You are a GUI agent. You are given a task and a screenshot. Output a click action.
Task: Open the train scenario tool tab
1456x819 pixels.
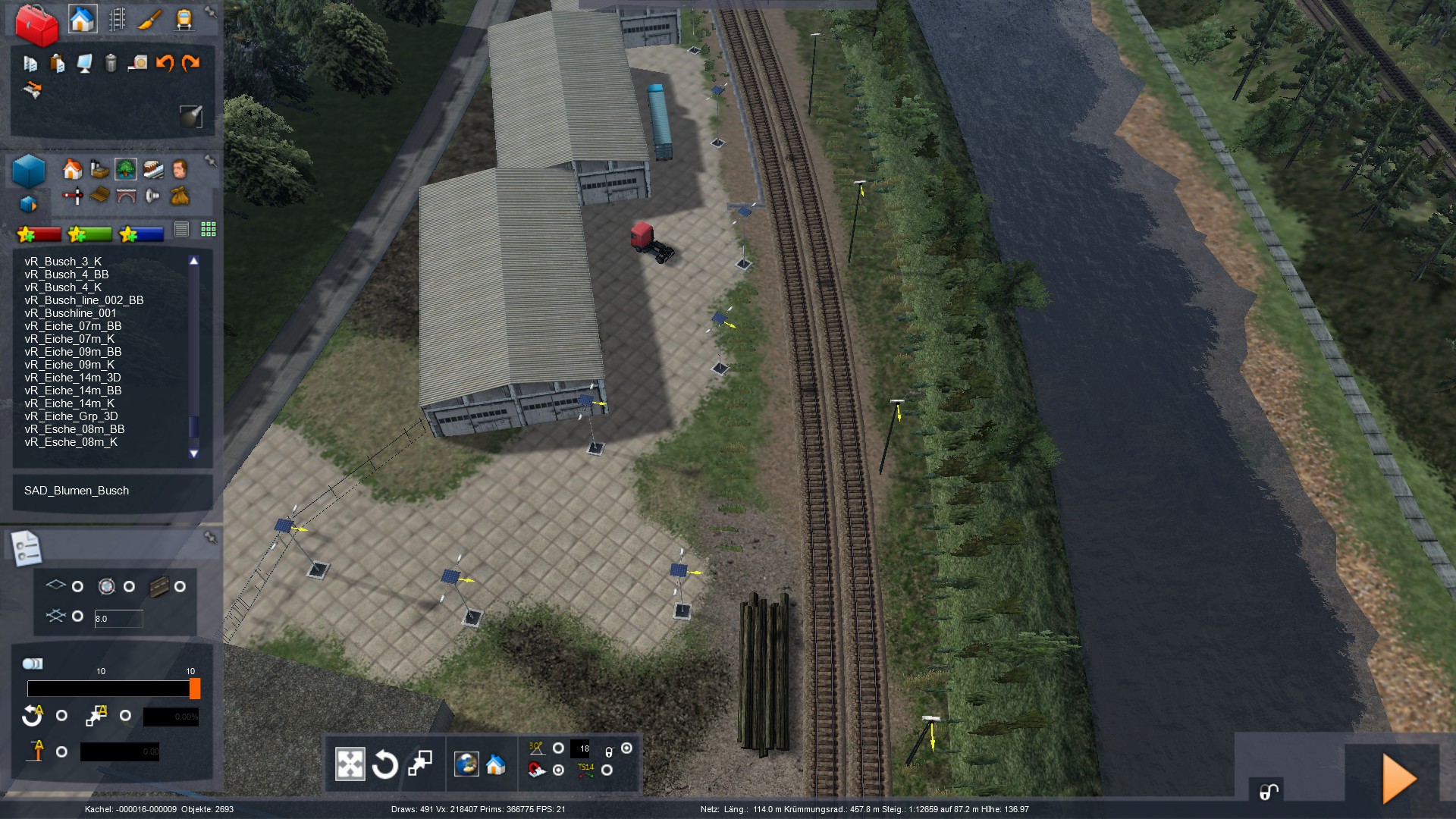click(184, 19)
